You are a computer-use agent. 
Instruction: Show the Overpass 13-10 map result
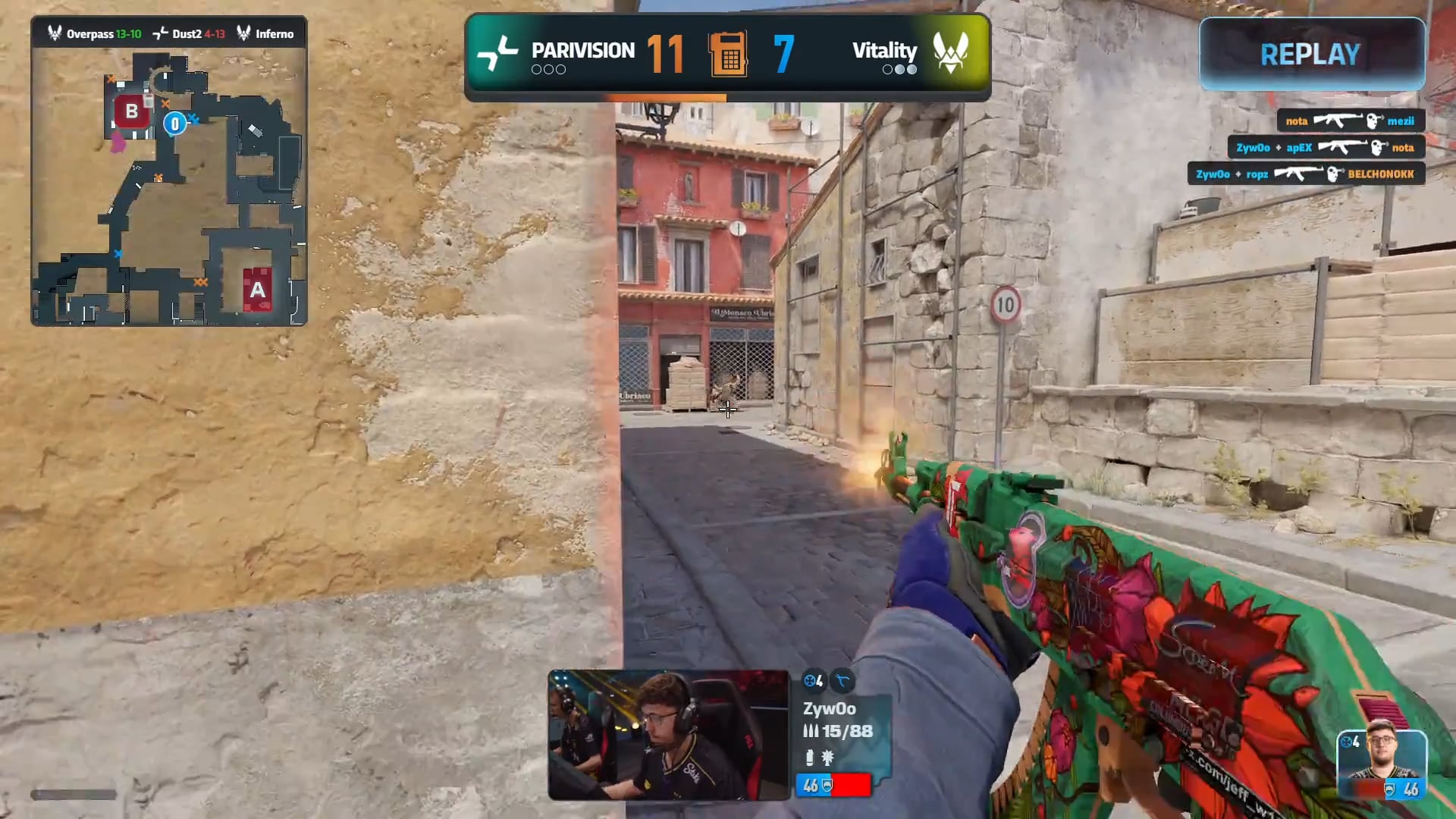(x=95, y=34)
